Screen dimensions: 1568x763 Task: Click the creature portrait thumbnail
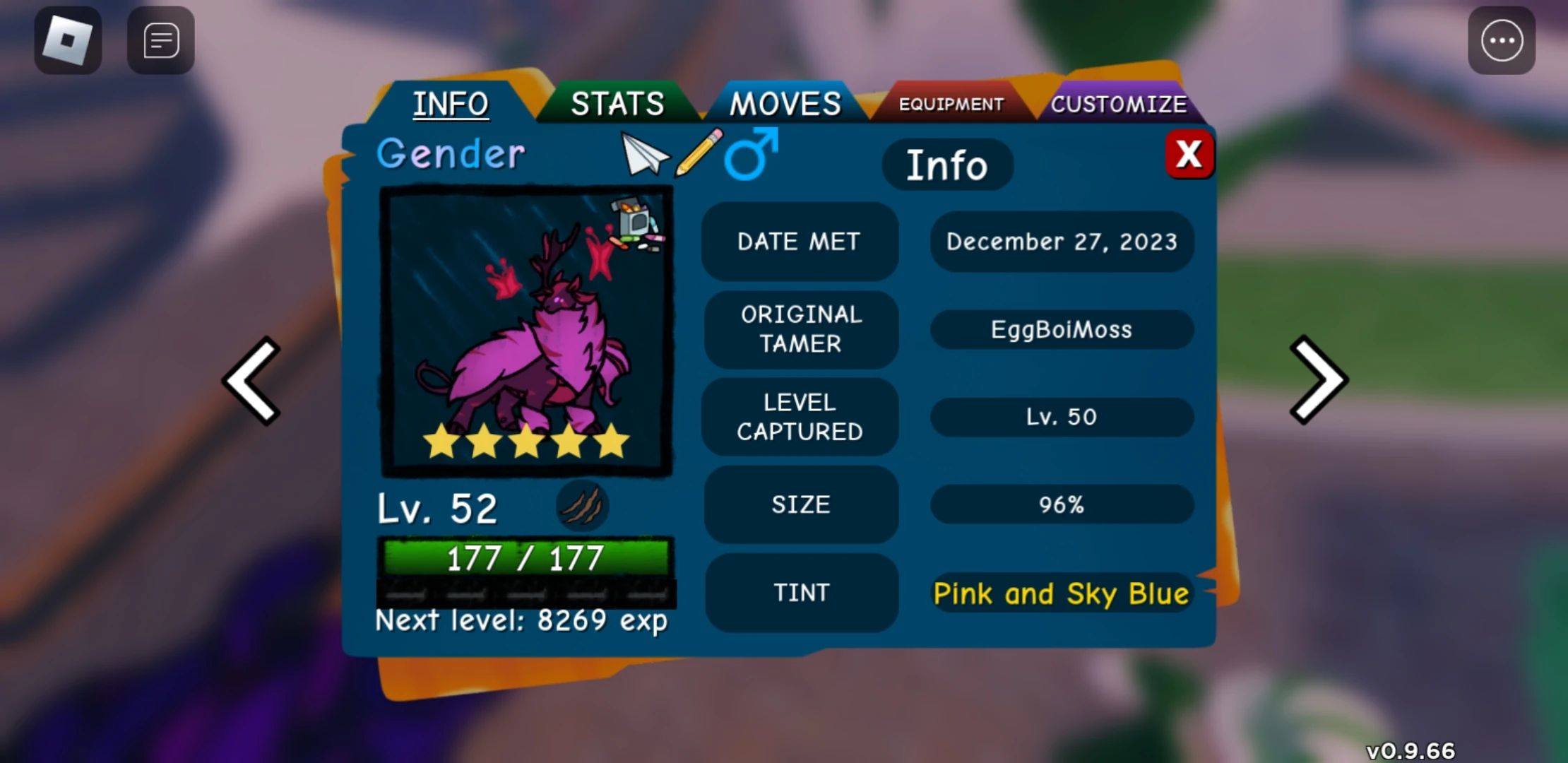pyautogui.click(x=524, y=332)
